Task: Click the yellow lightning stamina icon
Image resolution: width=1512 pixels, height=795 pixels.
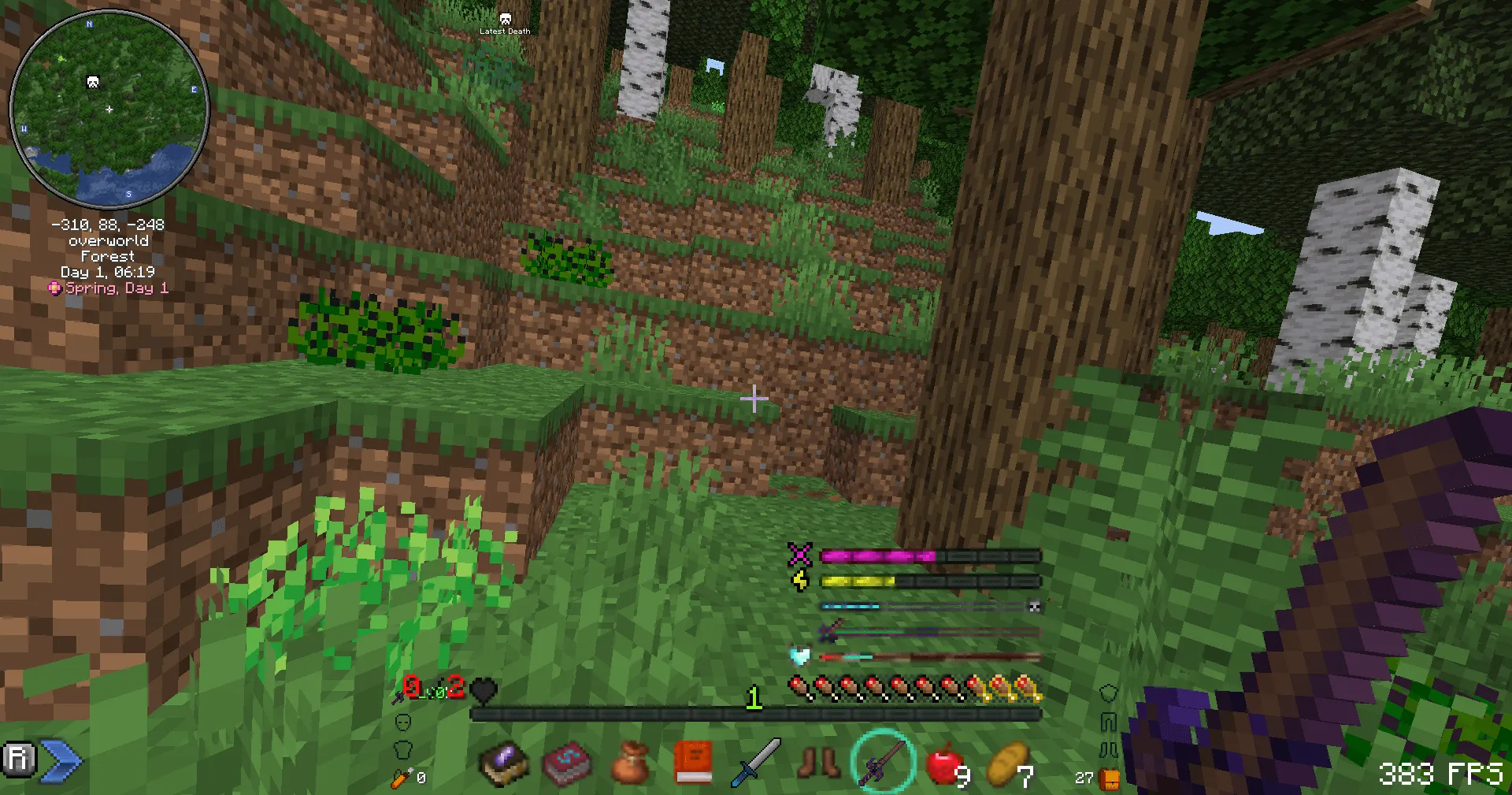Action: 801,581
